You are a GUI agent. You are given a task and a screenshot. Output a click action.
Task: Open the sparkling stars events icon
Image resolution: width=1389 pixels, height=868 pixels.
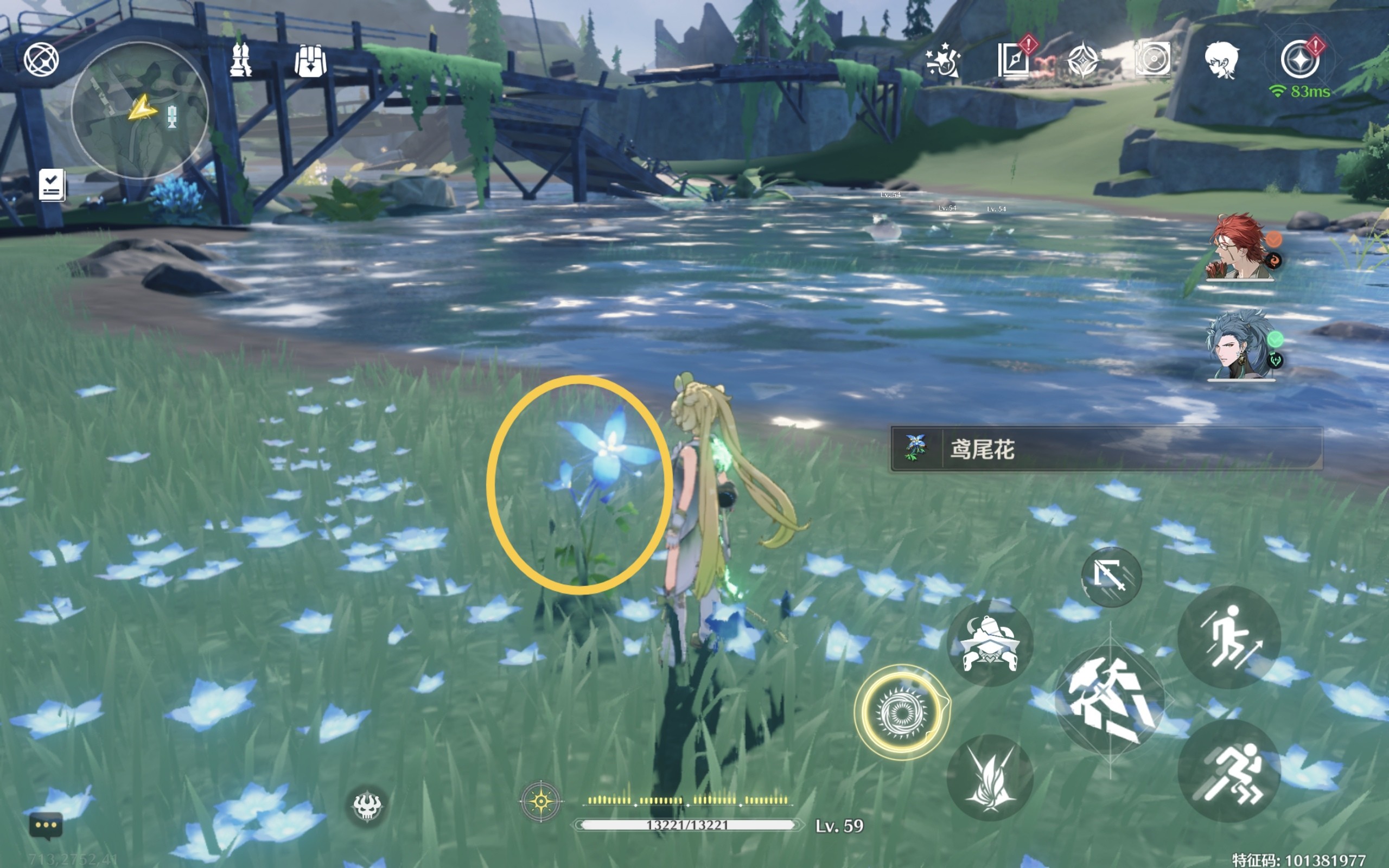tap(942, 60)
